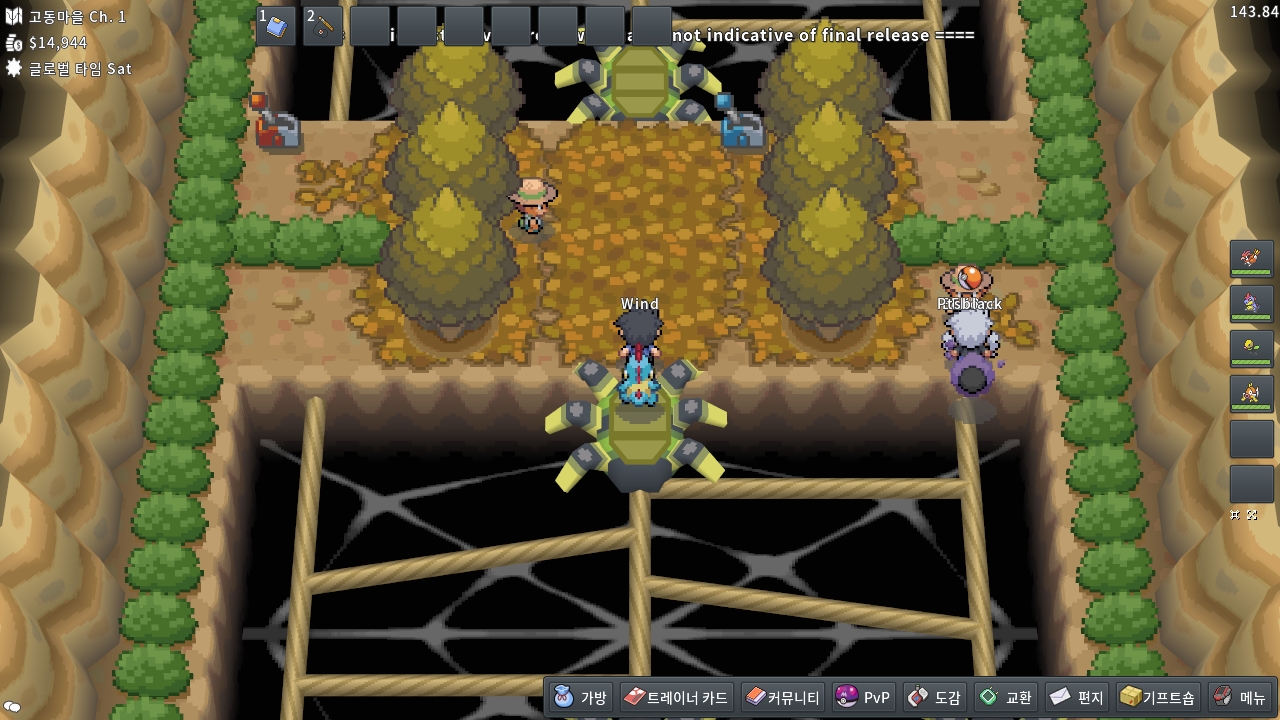Open the 가방 bag menu
1280x720 pixels.
[580, 697]
